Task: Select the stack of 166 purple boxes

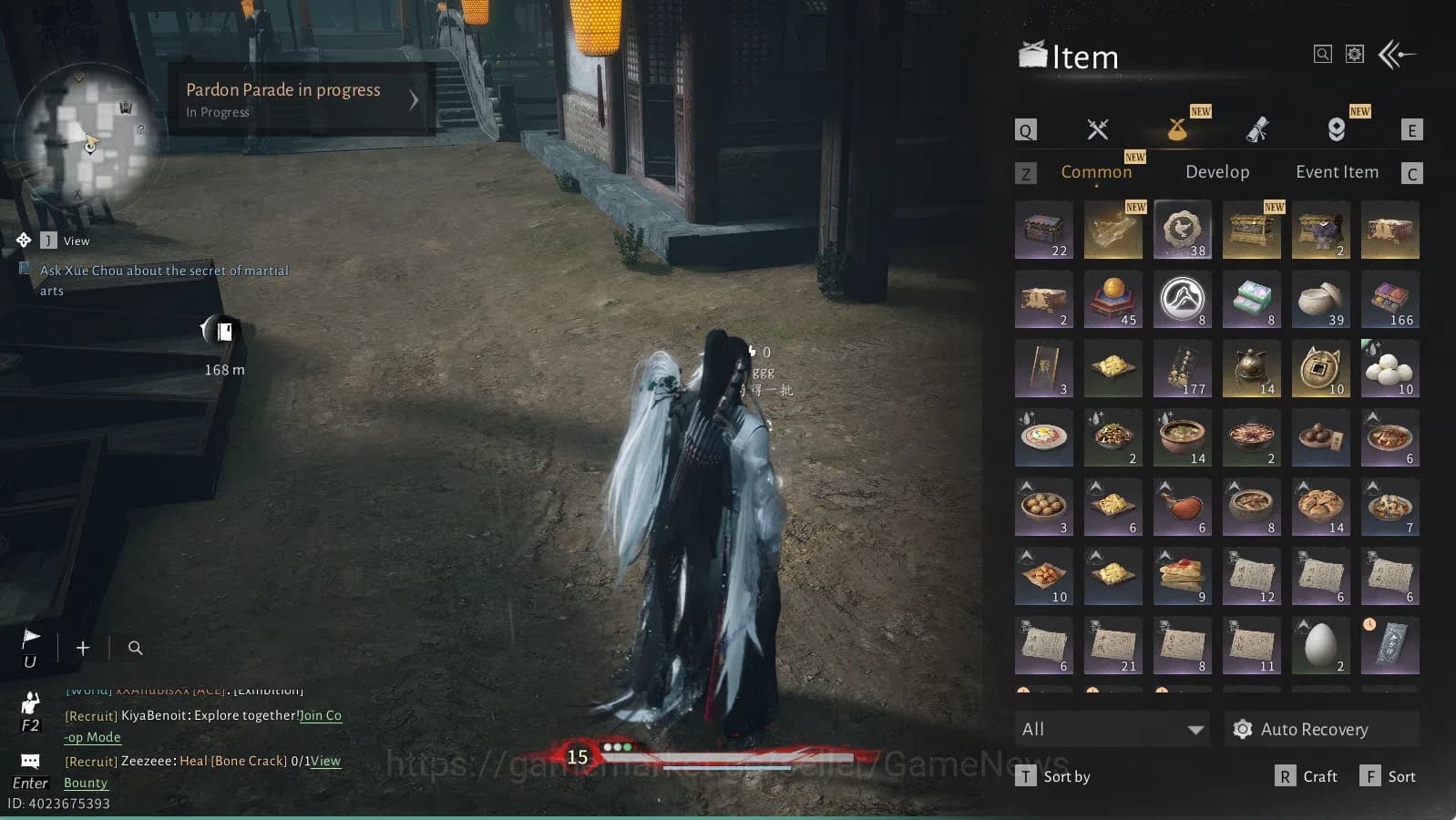Action: 1389,299
